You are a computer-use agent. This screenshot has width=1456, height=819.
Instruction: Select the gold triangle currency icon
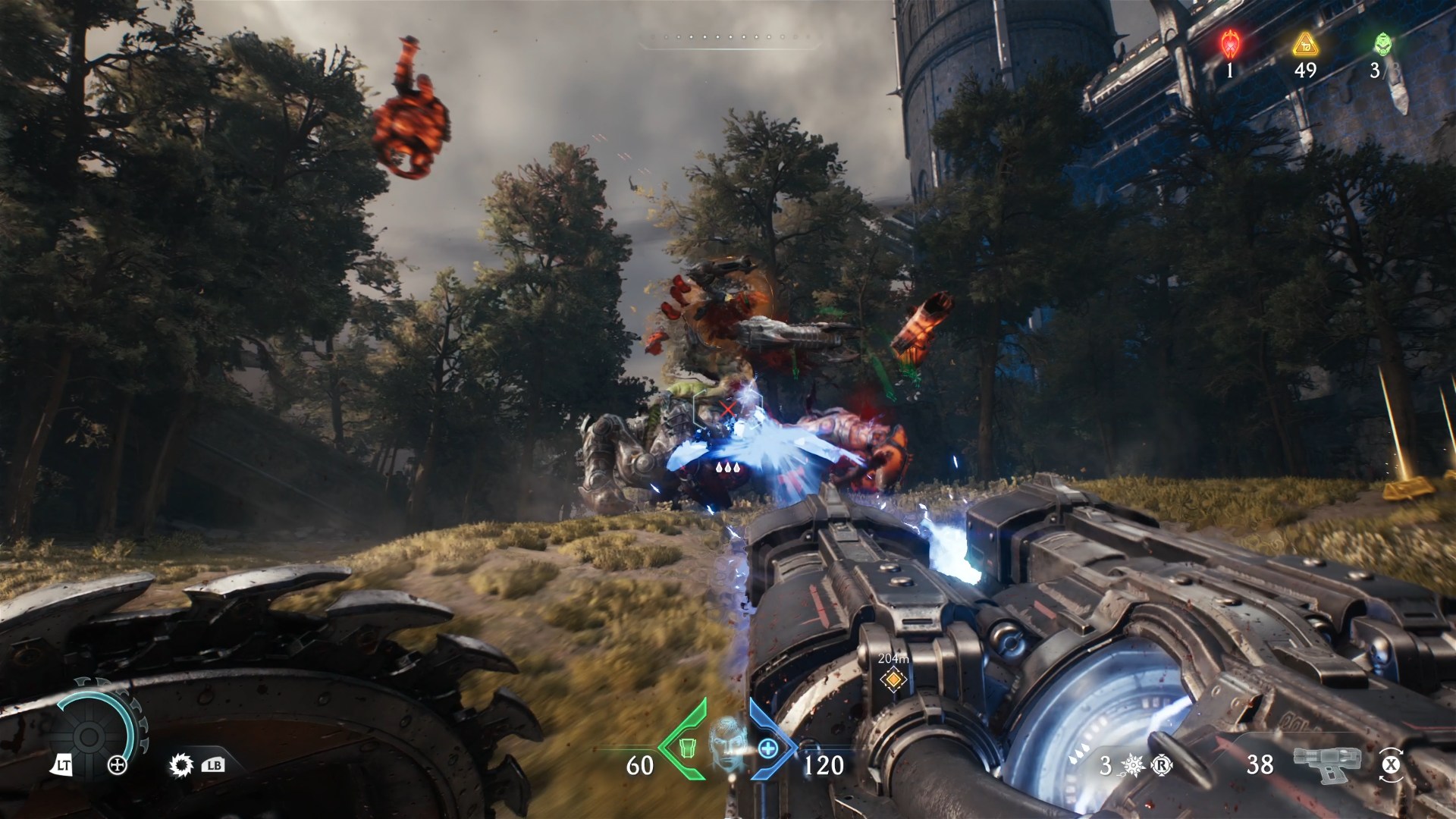point(1305,45)
